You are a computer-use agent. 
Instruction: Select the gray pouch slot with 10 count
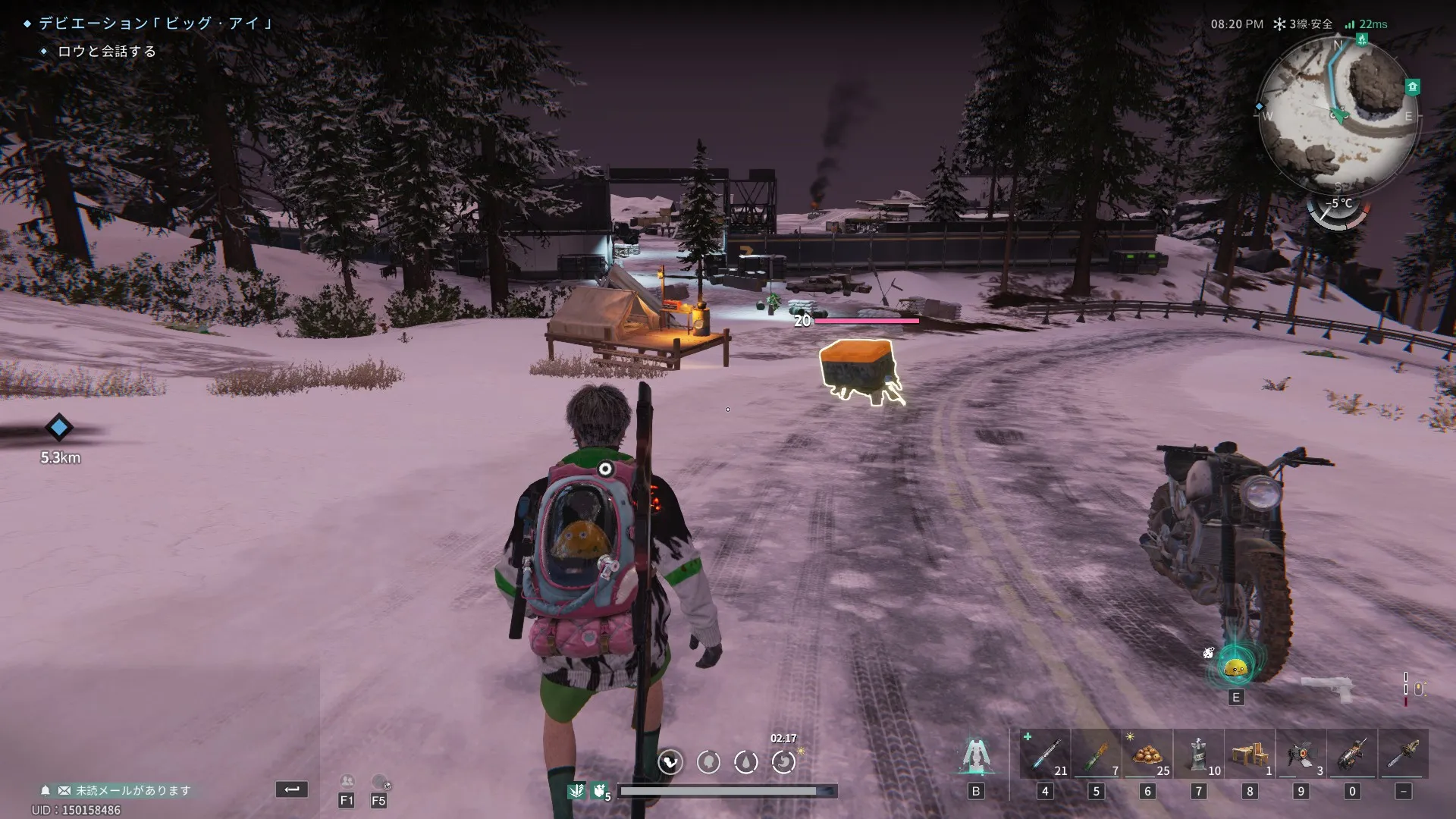coord(1198,754)
